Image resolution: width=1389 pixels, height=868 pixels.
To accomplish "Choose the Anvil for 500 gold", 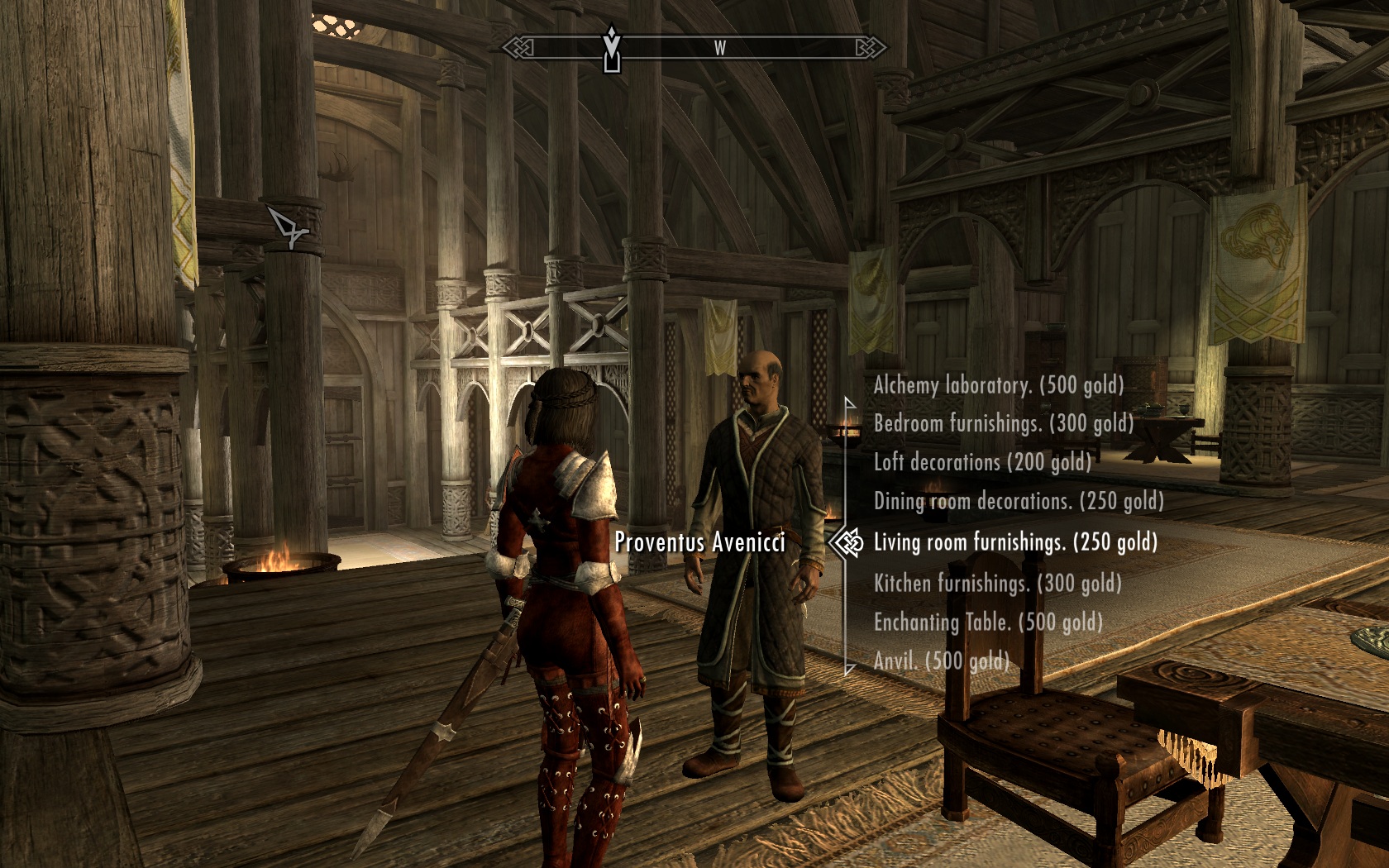I will [x=942, y=661].
